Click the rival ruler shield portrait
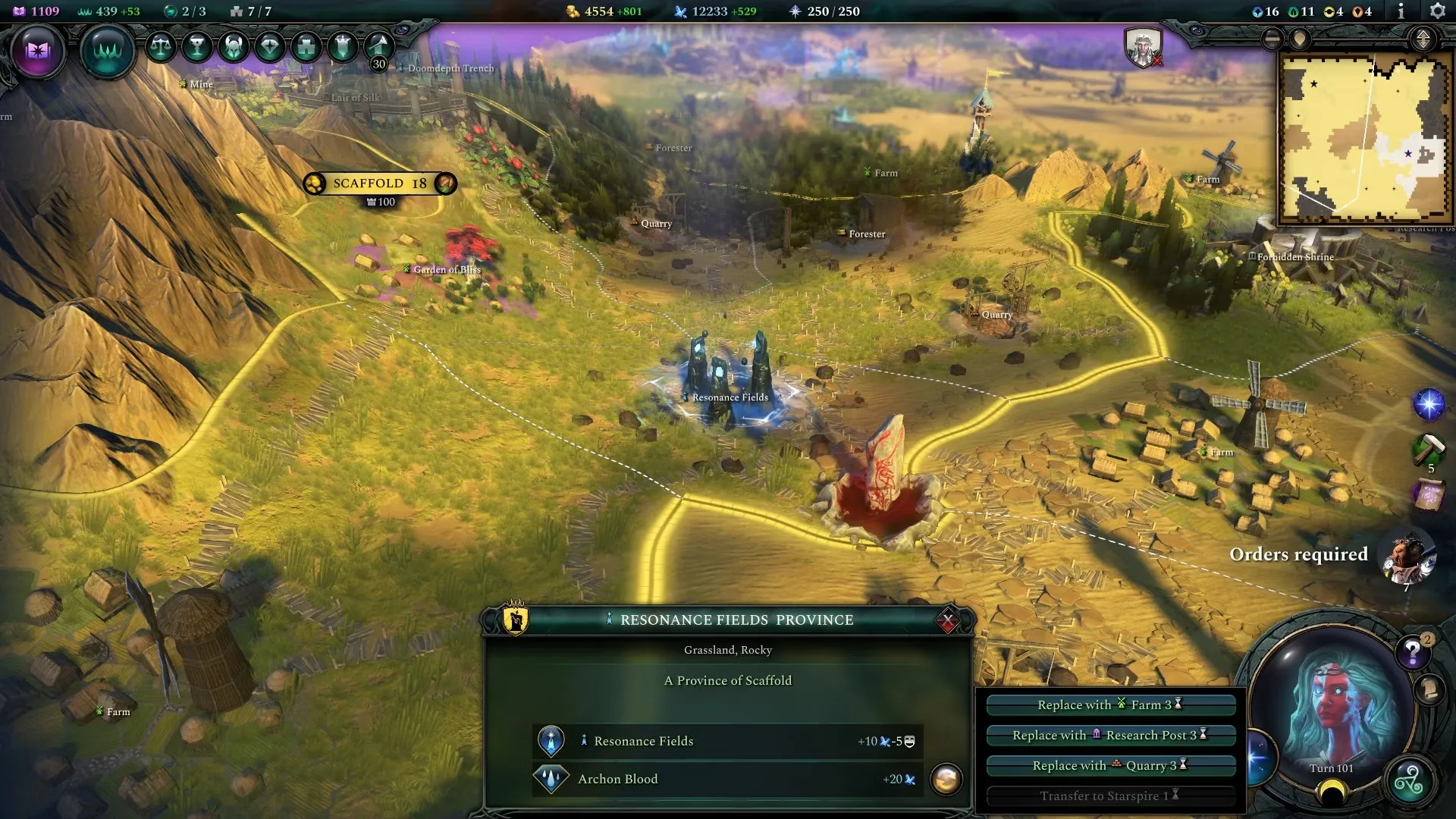The height and width of the screenshot is (819, 1456). click(x=1143, y=47)
